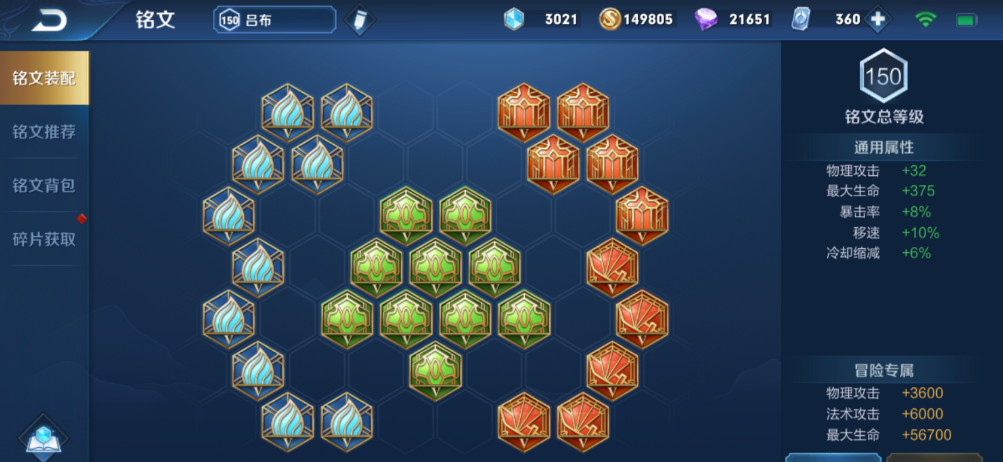Viewport: 1003px width, 462px height.
Task: Tap the blue rune fragment currency icon
Action: pyautogui.click(x=513, y=19)
